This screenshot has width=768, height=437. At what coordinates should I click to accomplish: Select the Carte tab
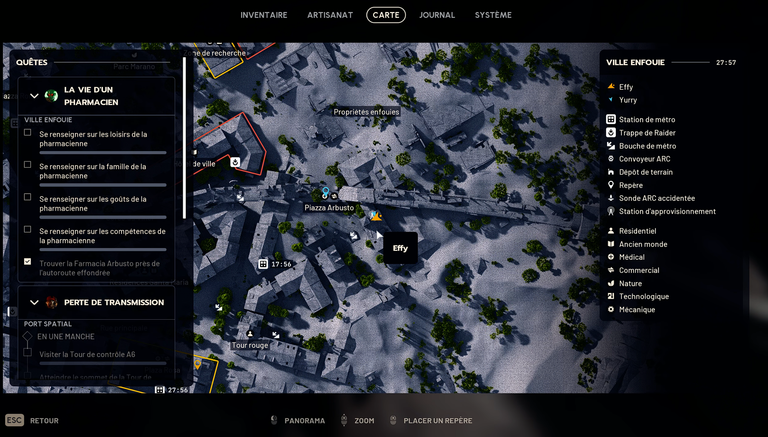tap(386, 15)
